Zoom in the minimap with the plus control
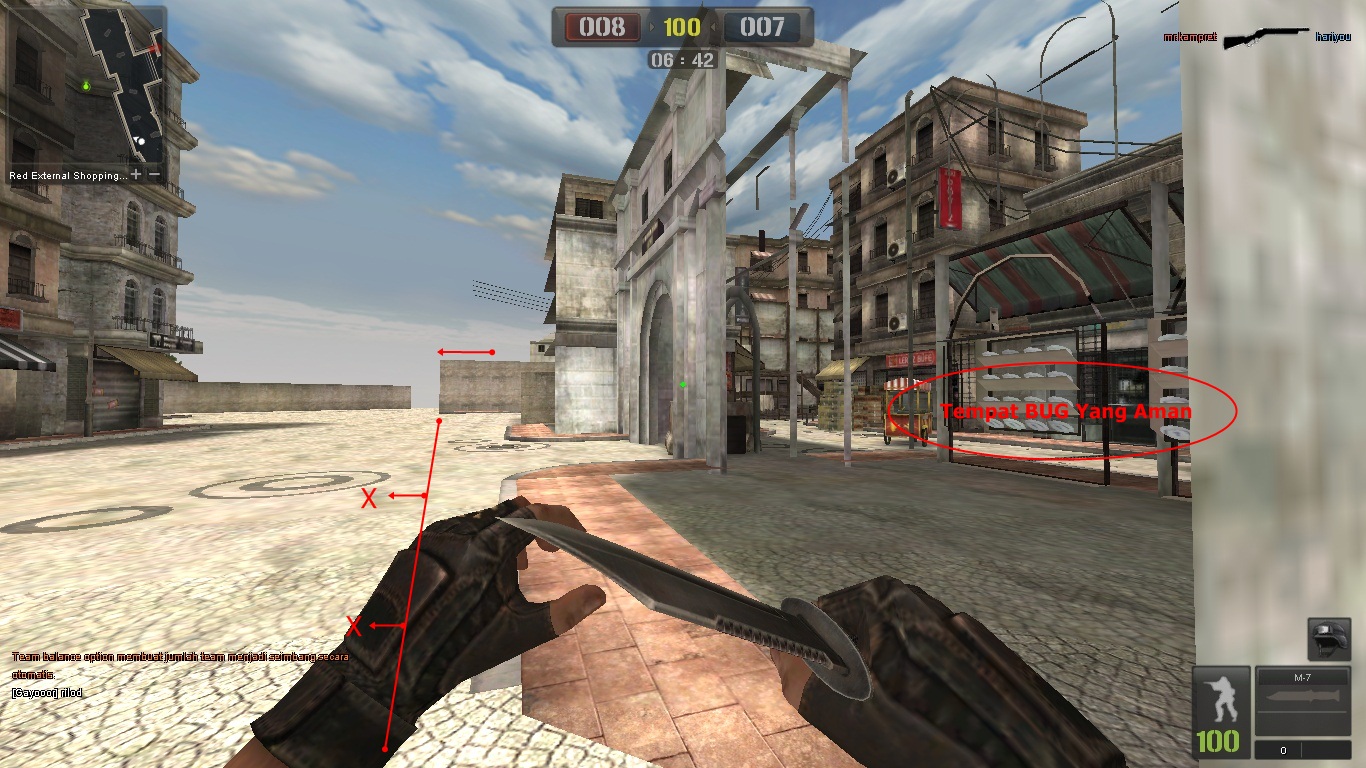This screenshot has width=1366, height=768. [136, 175]
